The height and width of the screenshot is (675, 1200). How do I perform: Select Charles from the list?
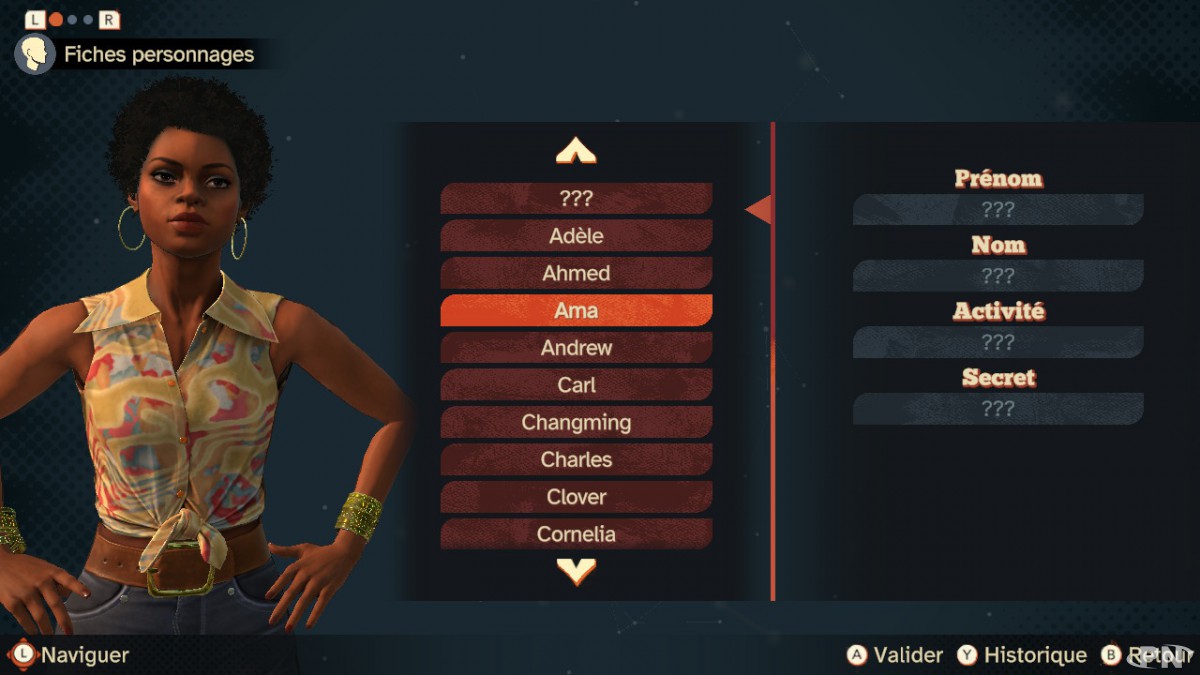[x=576, y=459]
